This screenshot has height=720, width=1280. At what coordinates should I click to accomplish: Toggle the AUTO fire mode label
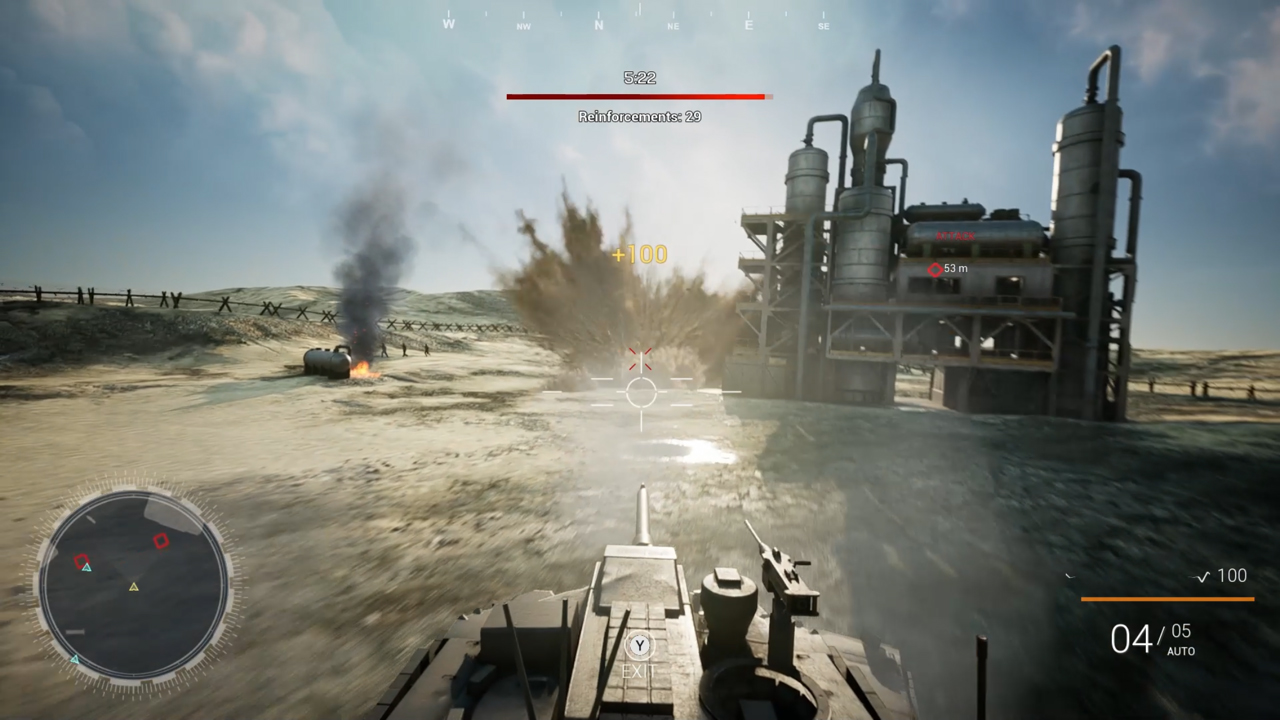pyautogui.click(x=1182, y=650)
